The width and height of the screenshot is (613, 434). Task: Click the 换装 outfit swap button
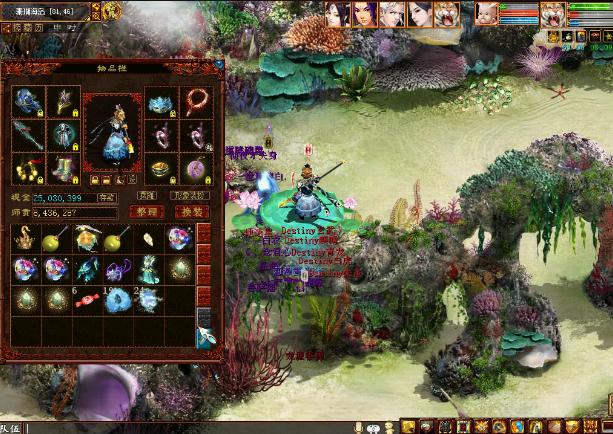[189, 212]
